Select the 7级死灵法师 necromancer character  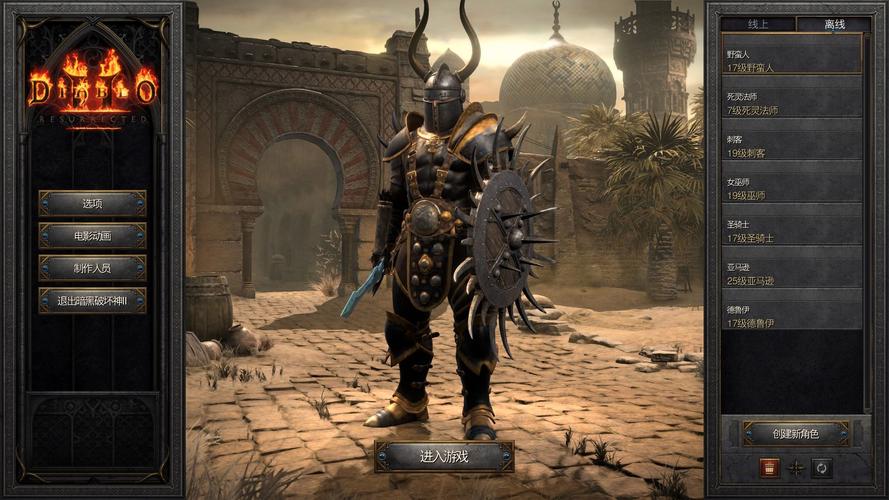[x=793, y=103]
